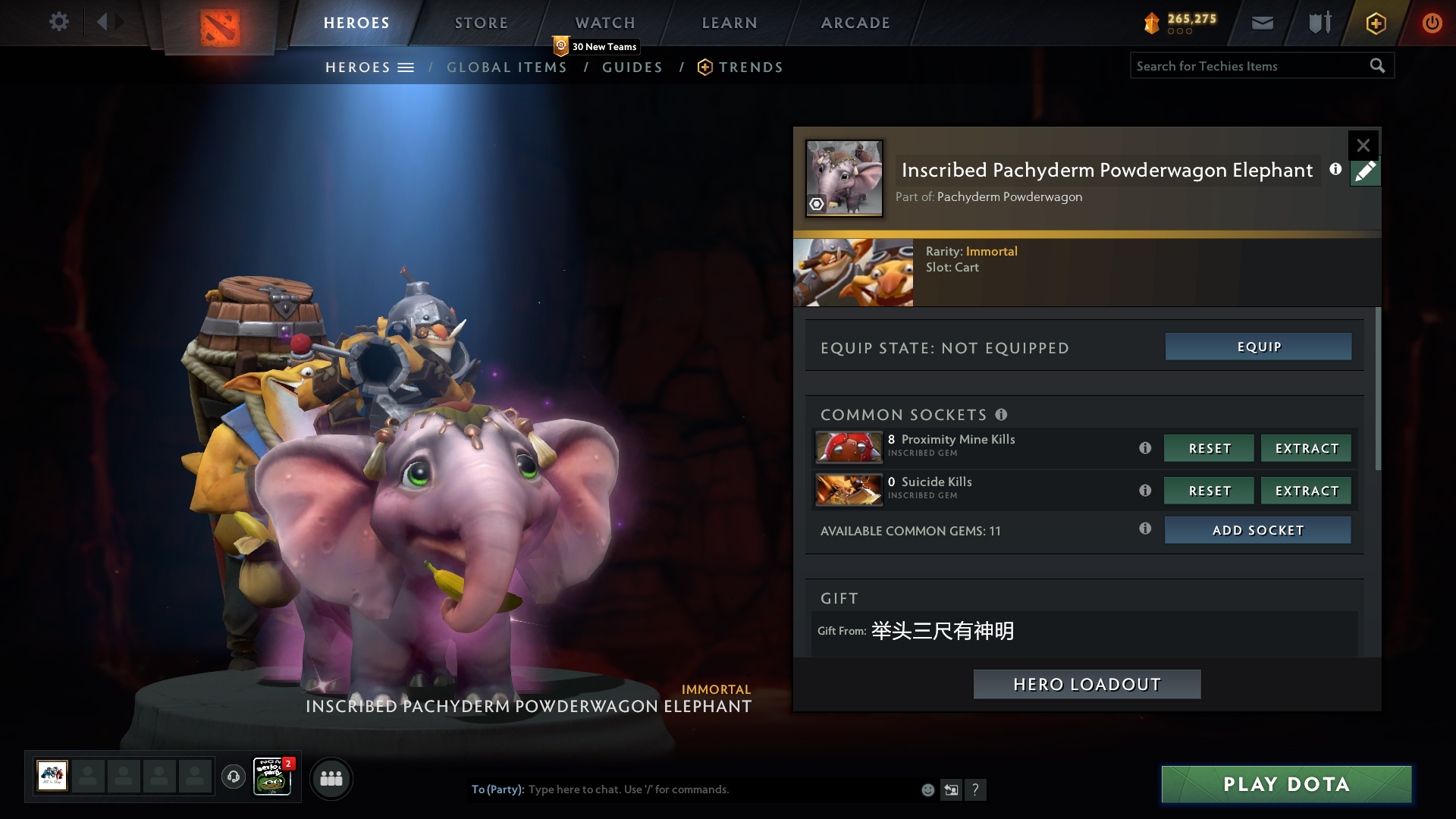This screenshot has width=1456, height=819.
Task: View hero Trends page
Action: point(750,67)
